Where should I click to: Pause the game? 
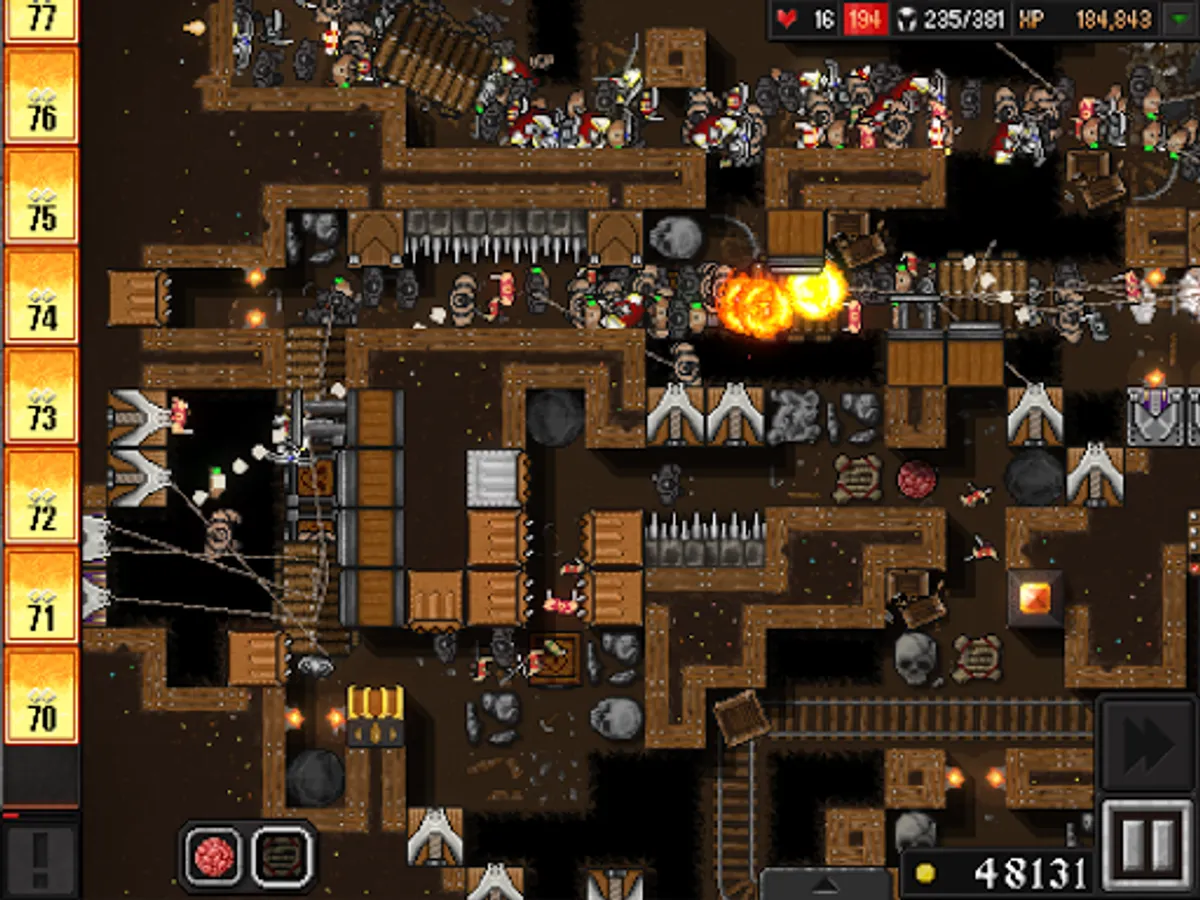pyautogui.click(x=1148, y=846)
